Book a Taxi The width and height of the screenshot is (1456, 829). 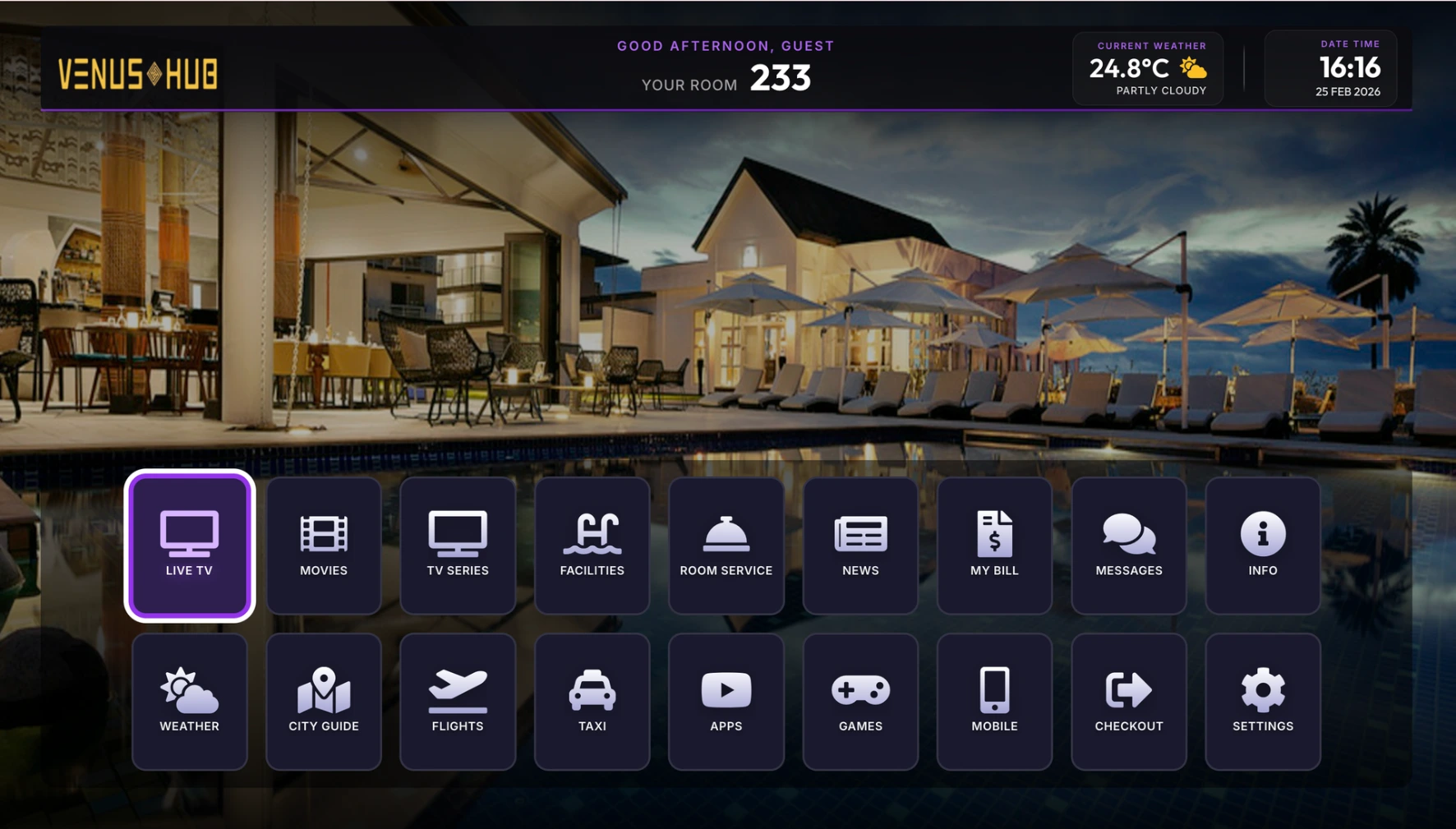(x=592, y=701)
